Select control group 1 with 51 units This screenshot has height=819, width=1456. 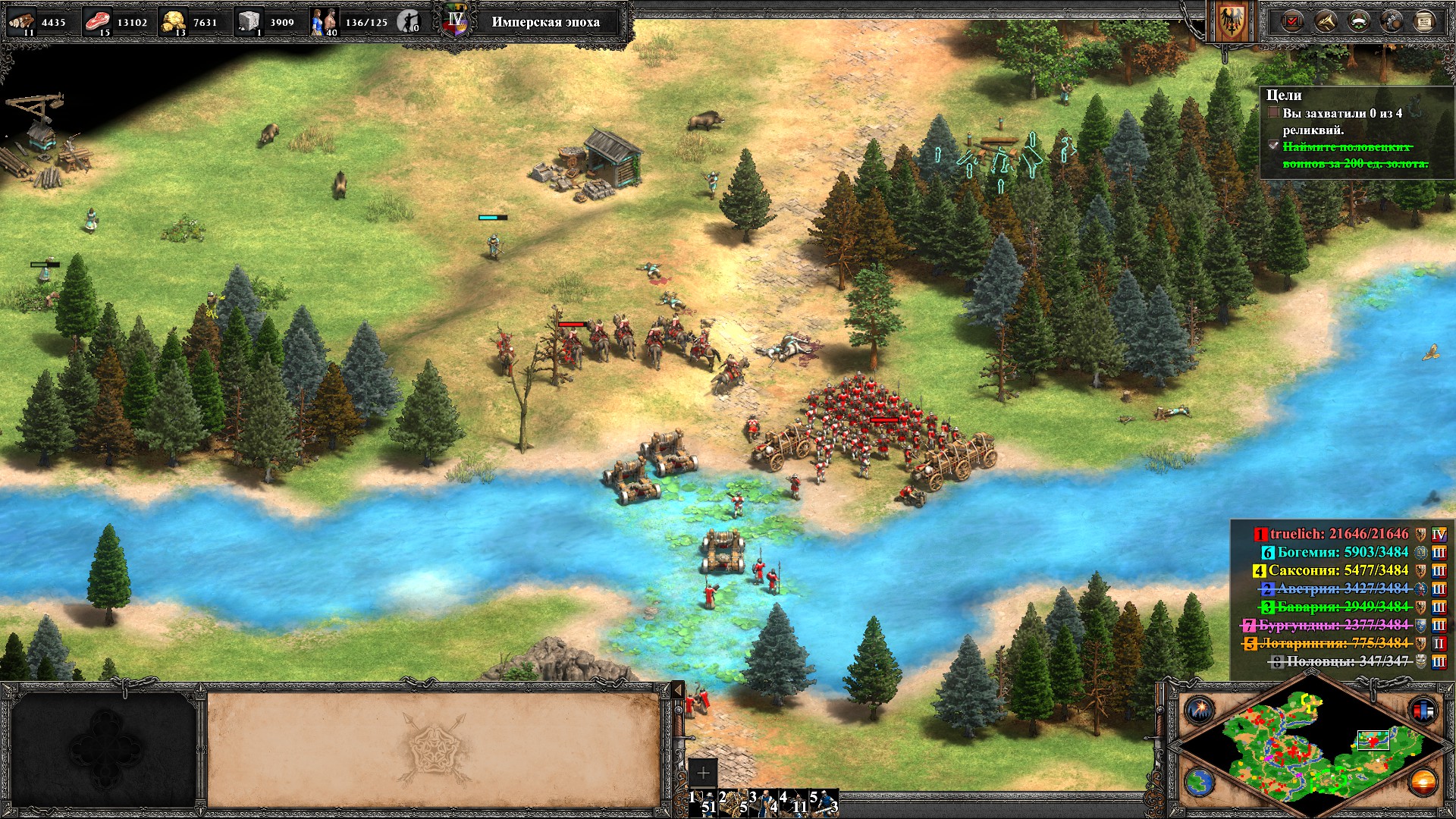point(703,802)
